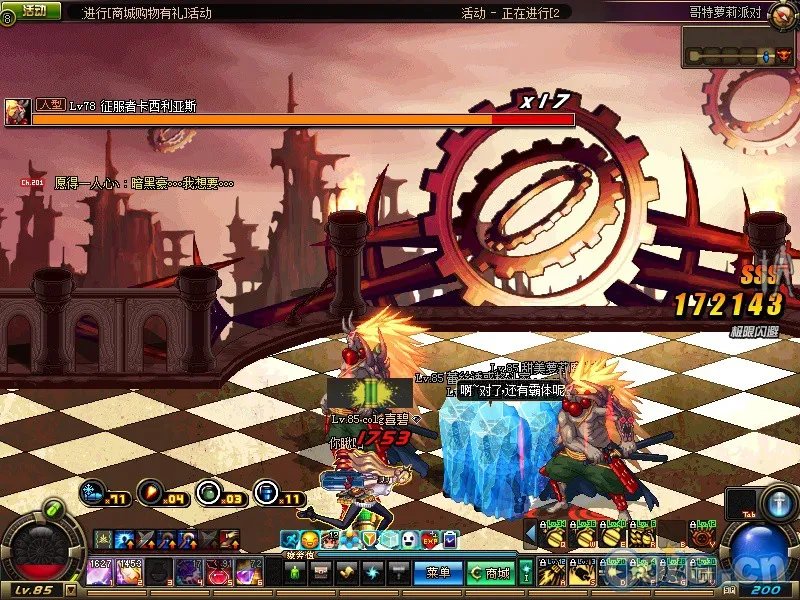Open the 活动 events button

point(33,10)
